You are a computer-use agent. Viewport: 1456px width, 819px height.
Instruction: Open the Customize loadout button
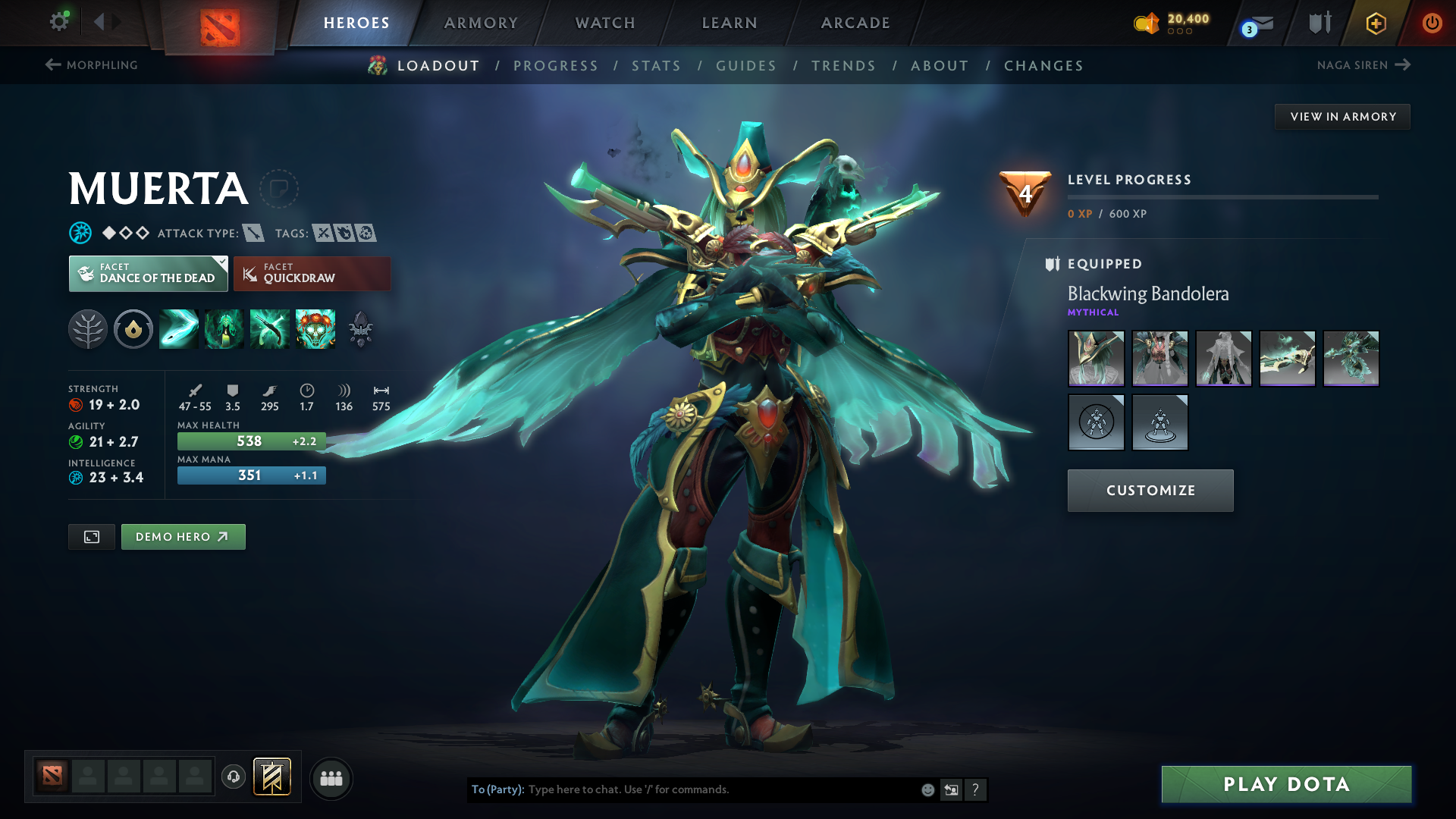pos(1150,491)
